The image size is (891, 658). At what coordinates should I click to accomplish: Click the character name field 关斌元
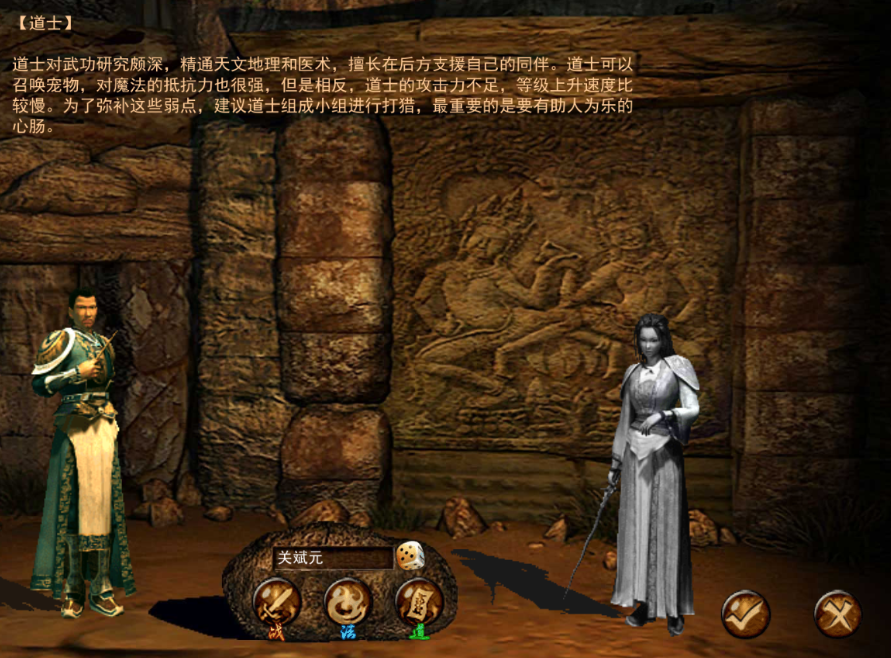[x=331, y=558]
